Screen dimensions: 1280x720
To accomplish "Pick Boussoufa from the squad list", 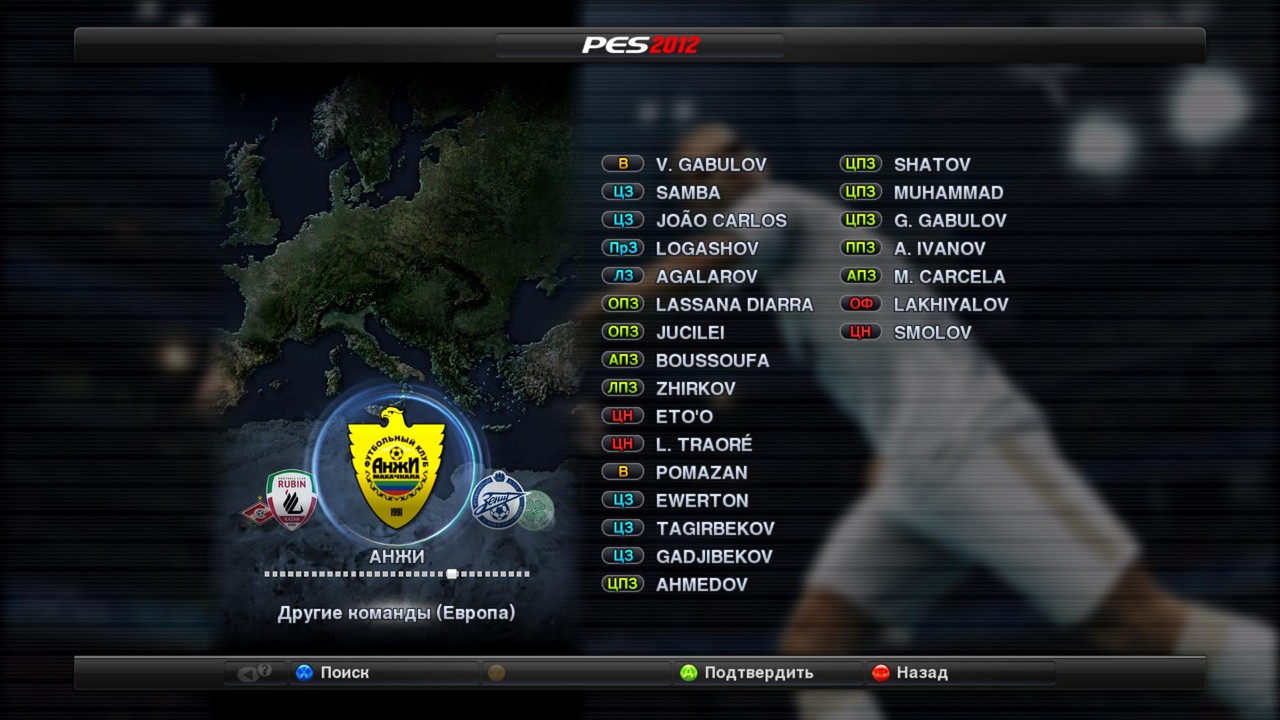I will [712, 361].
